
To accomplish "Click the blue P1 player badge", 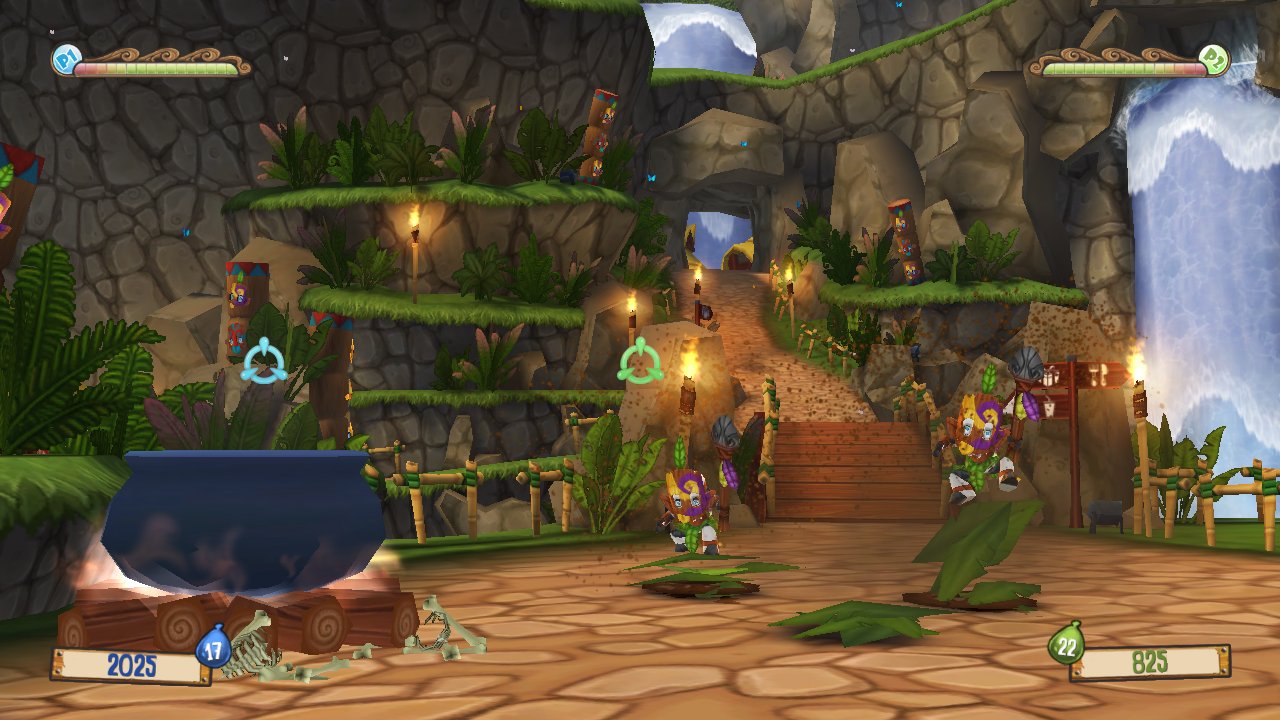I will coord(65,62).
